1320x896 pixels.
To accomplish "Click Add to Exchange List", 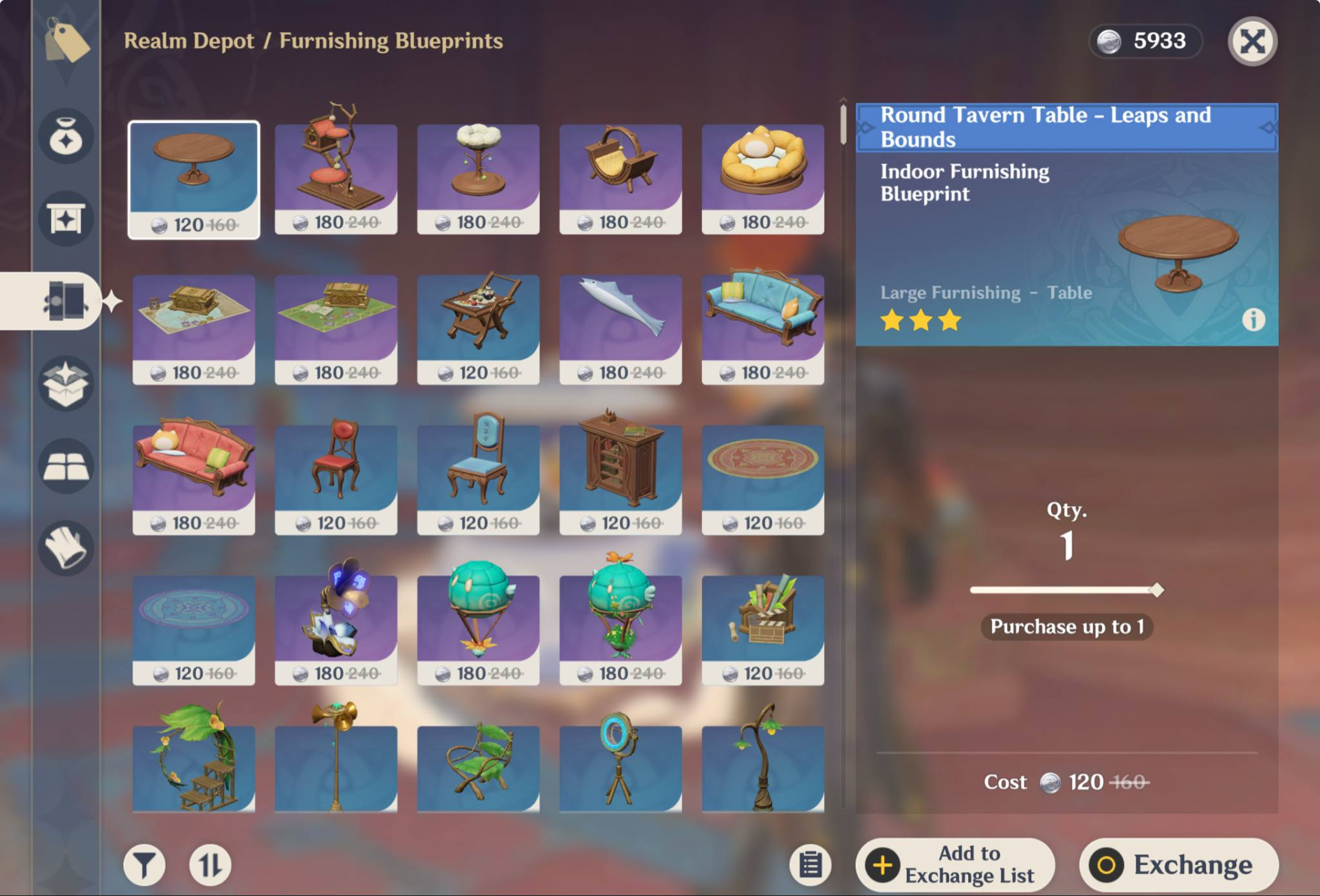I will pos(954,864).
